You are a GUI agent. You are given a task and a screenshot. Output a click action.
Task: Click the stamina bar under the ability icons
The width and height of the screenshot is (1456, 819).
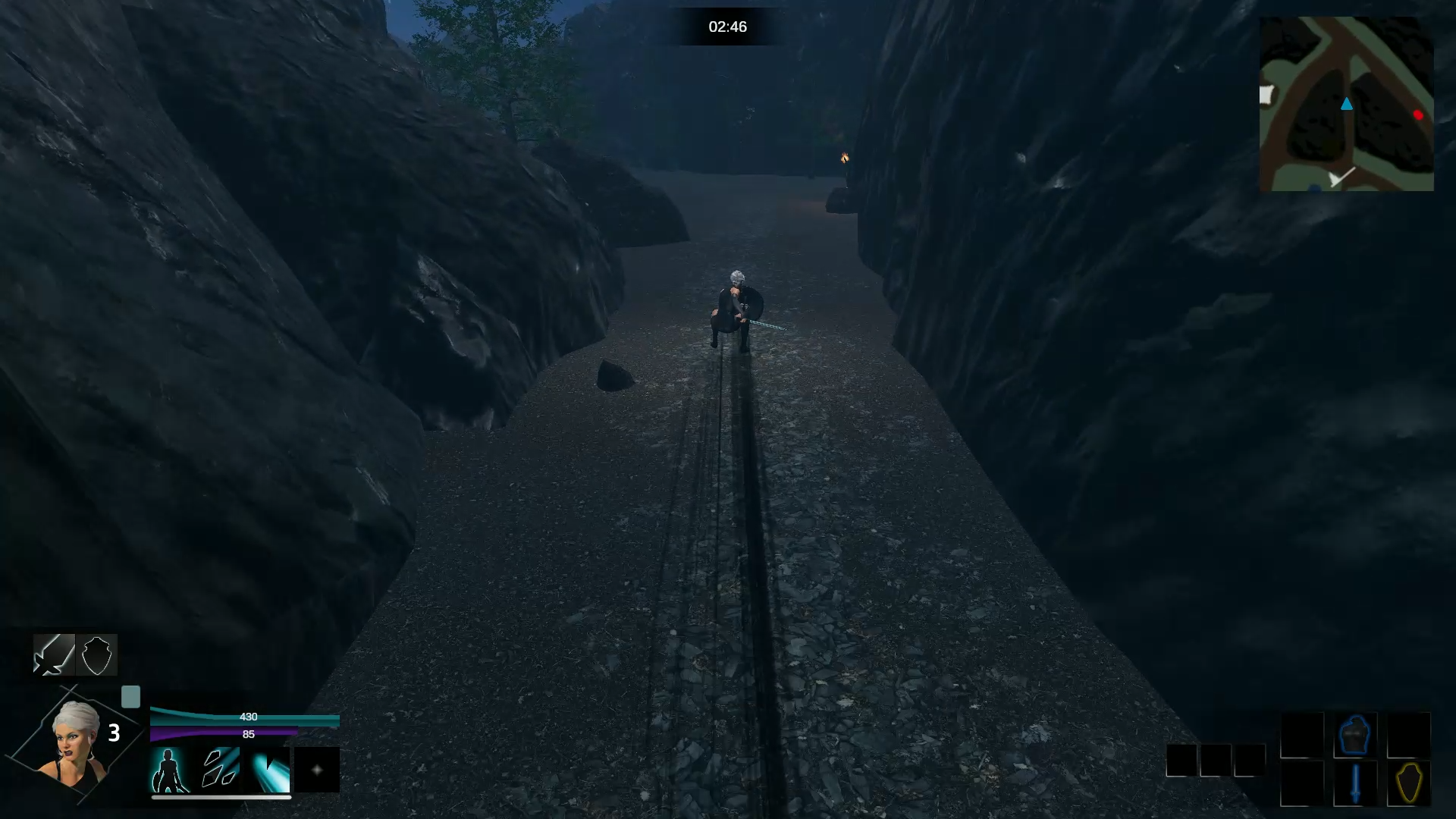[x=220, y=798]
